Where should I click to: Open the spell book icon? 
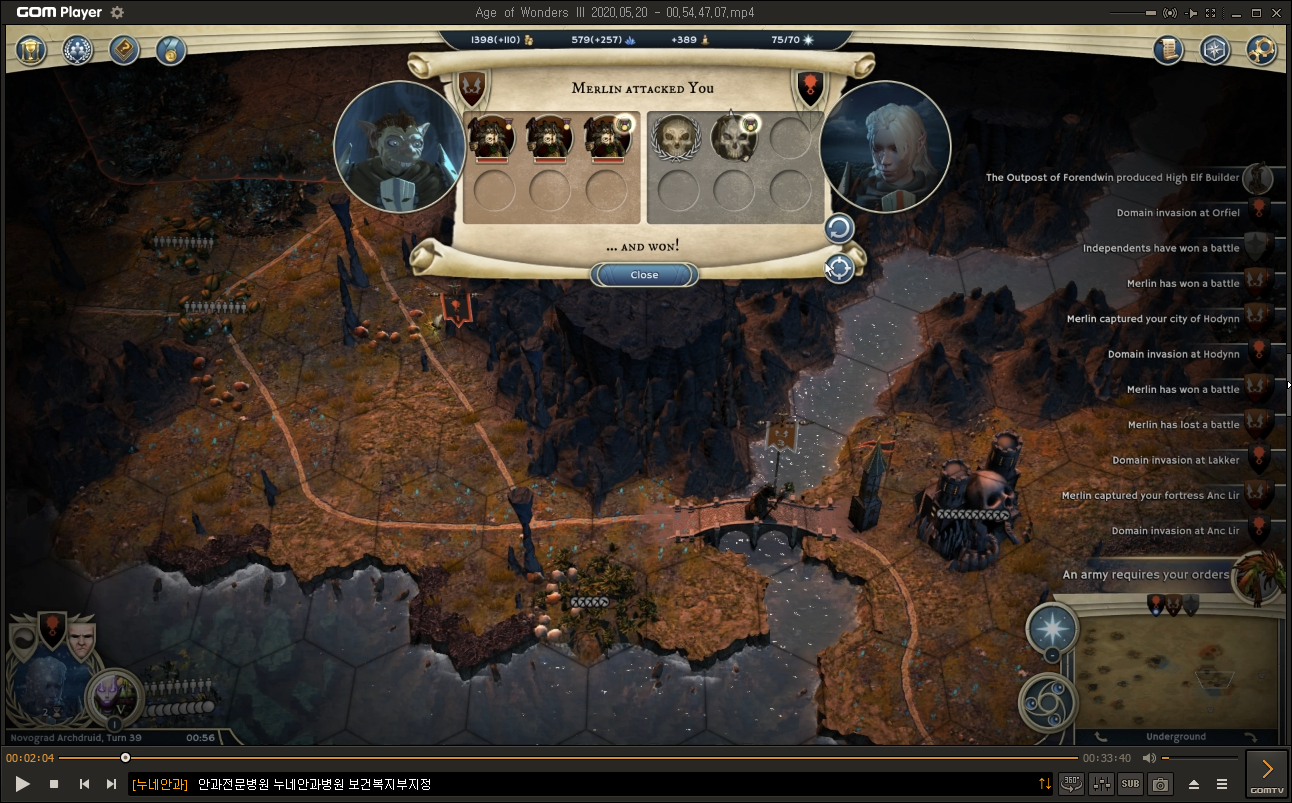[125, 50]
